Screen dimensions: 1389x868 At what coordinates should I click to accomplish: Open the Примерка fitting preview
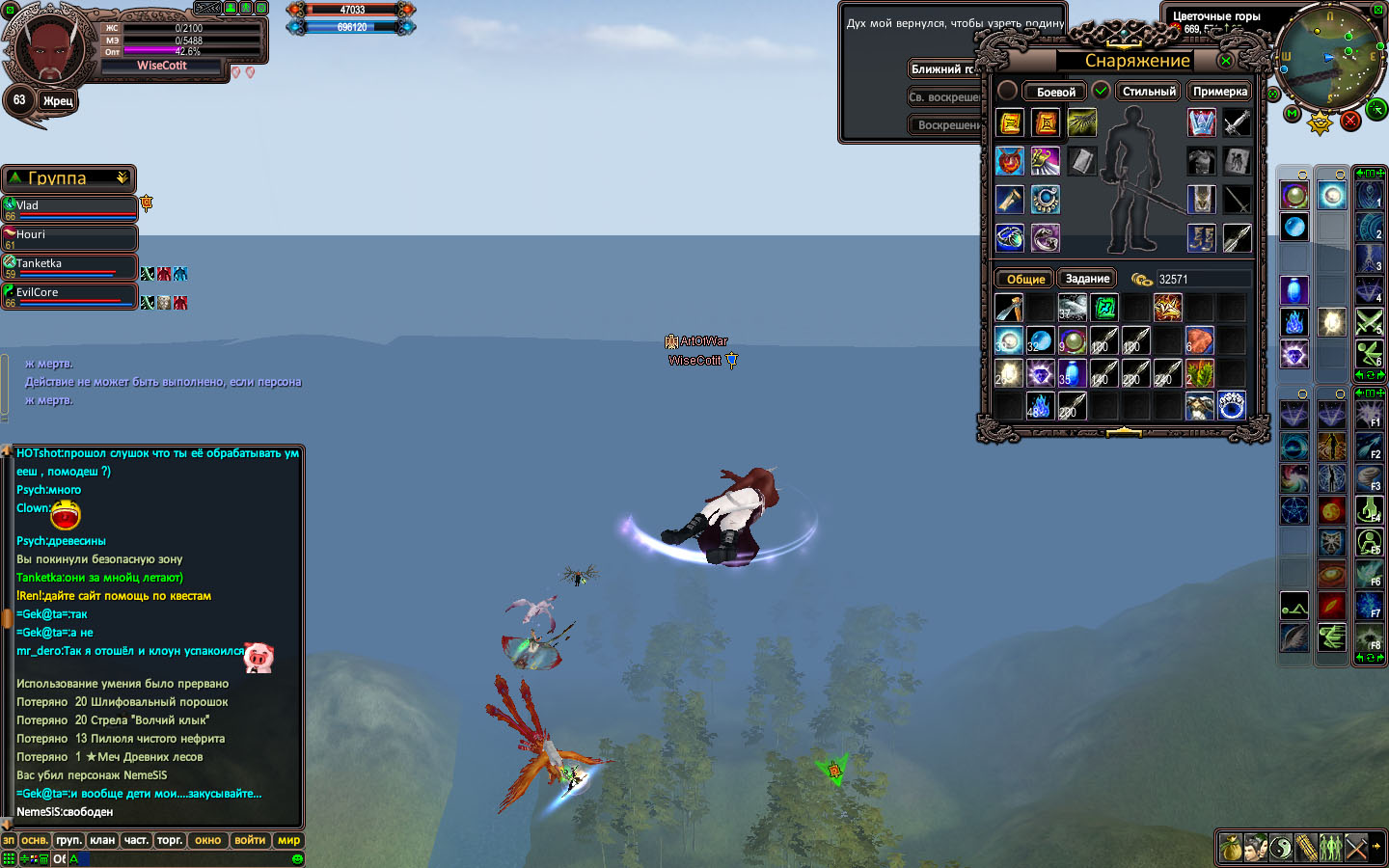pos(1220,92)
